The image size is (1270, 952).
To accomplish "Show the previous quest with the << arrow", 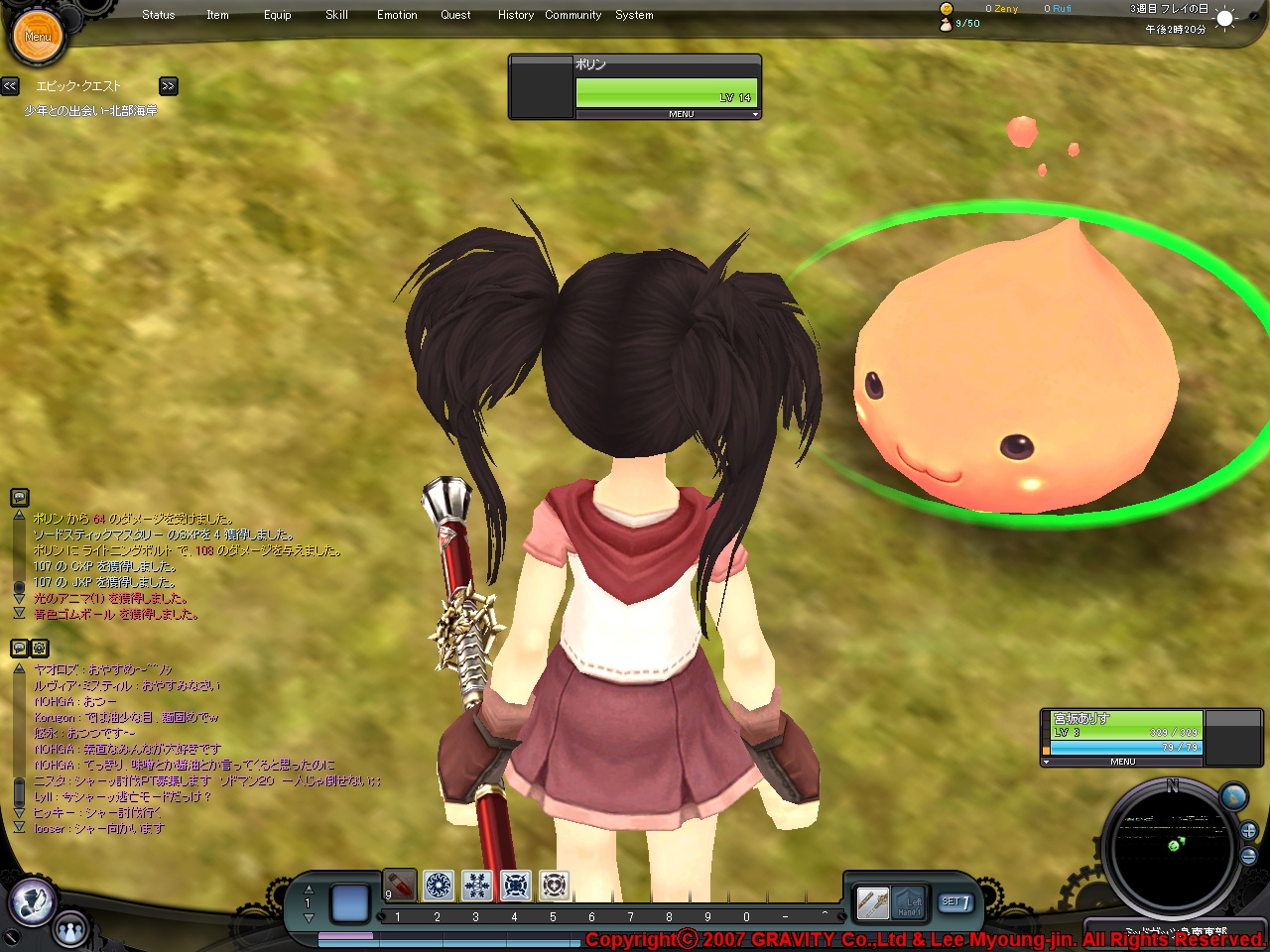I will [x=10, y=86].
